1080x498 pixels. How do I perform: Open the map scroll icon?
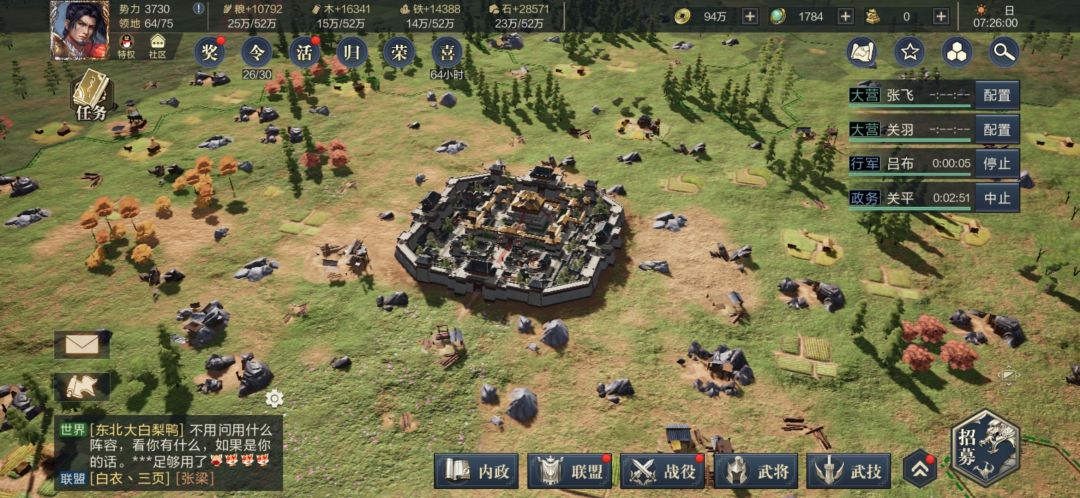861,51
